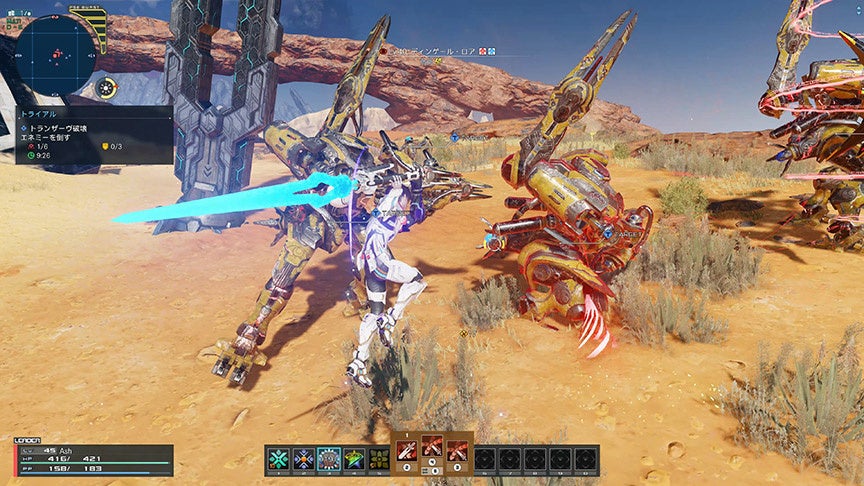864x486 pixels.
Task: Open the circular radar minimap
Action: 56,54
